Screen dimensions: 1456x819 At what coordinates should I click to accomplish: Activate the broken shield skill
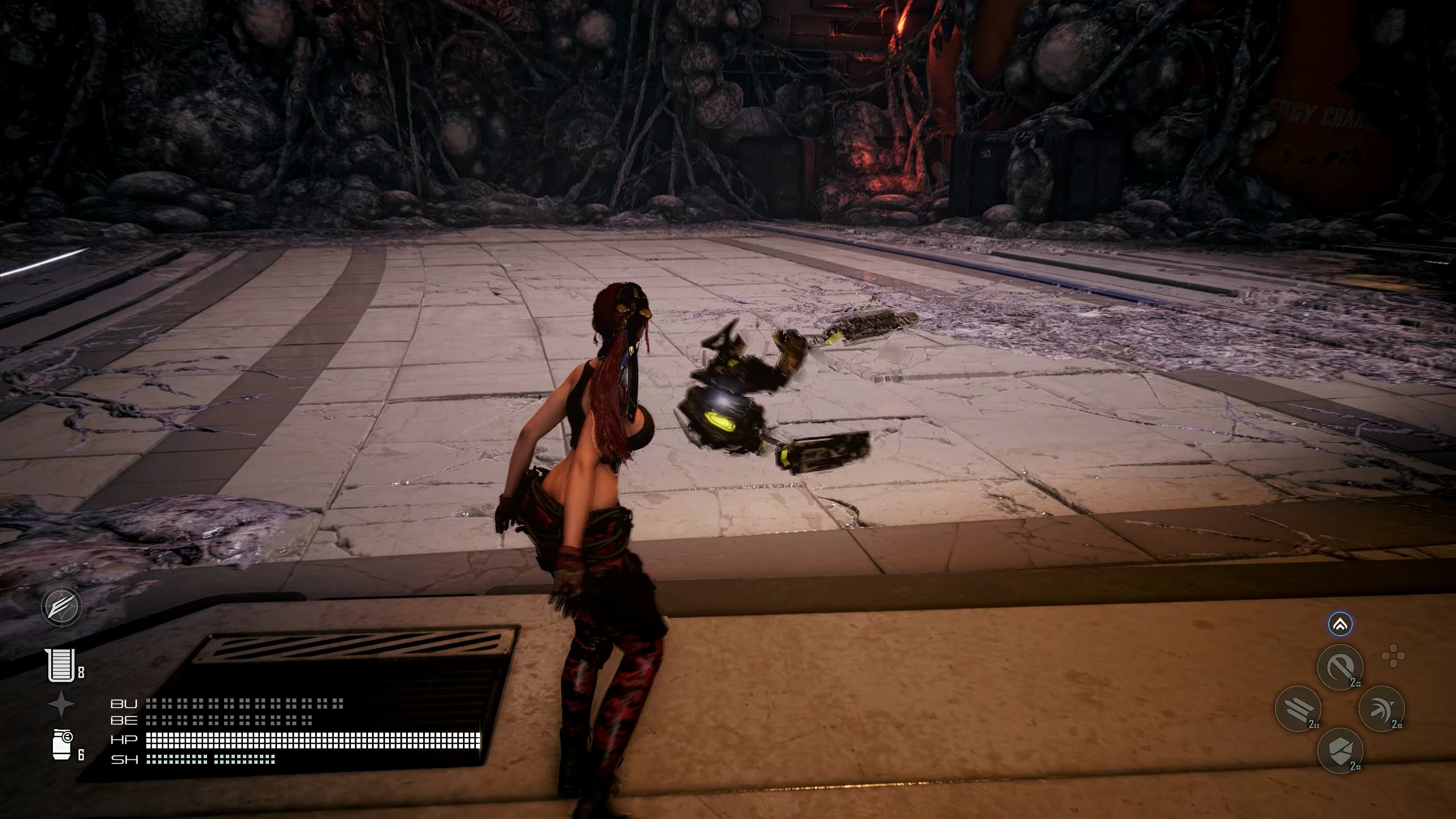coord(1340,750)
